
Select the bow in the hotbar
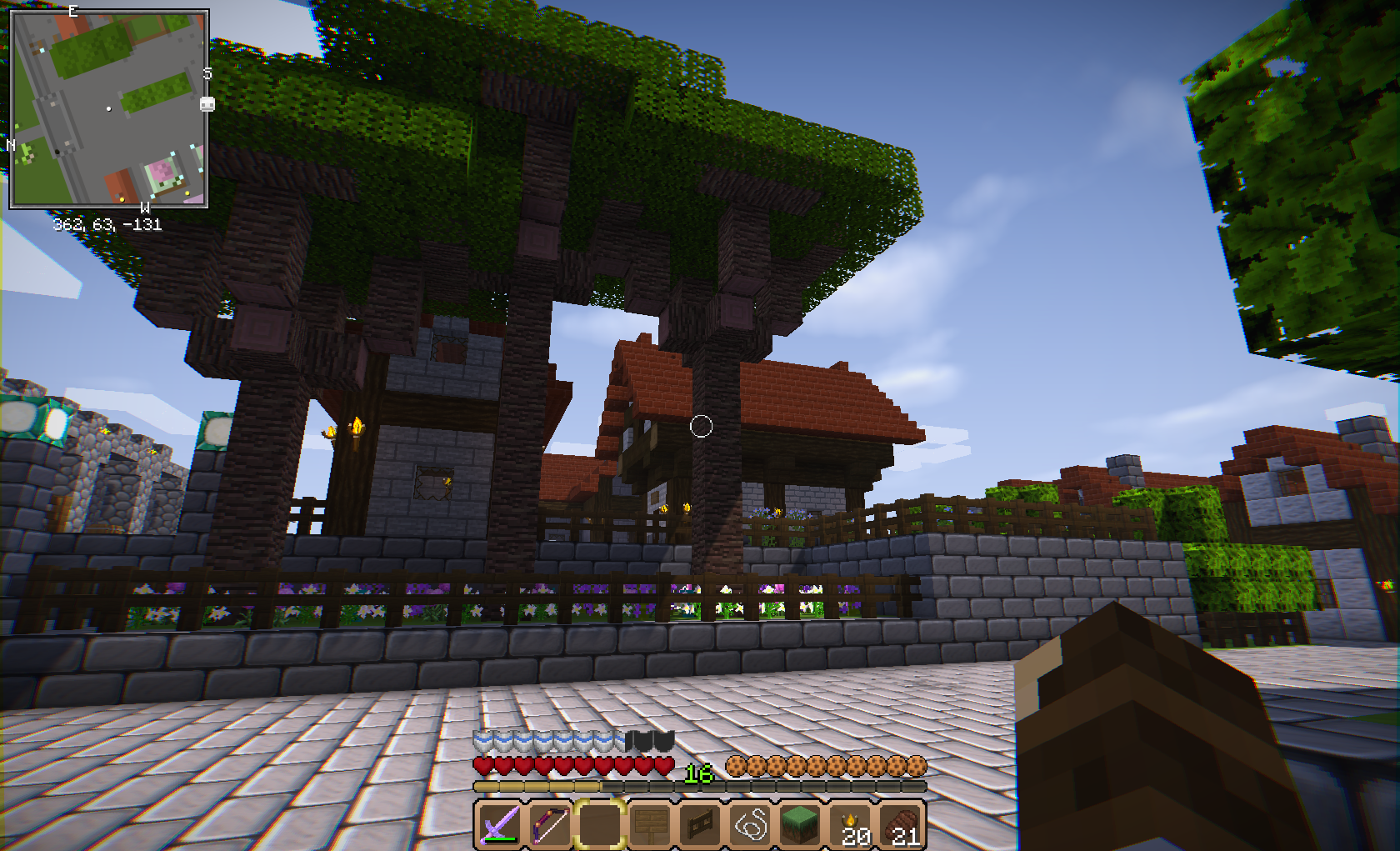click(549, 824)
